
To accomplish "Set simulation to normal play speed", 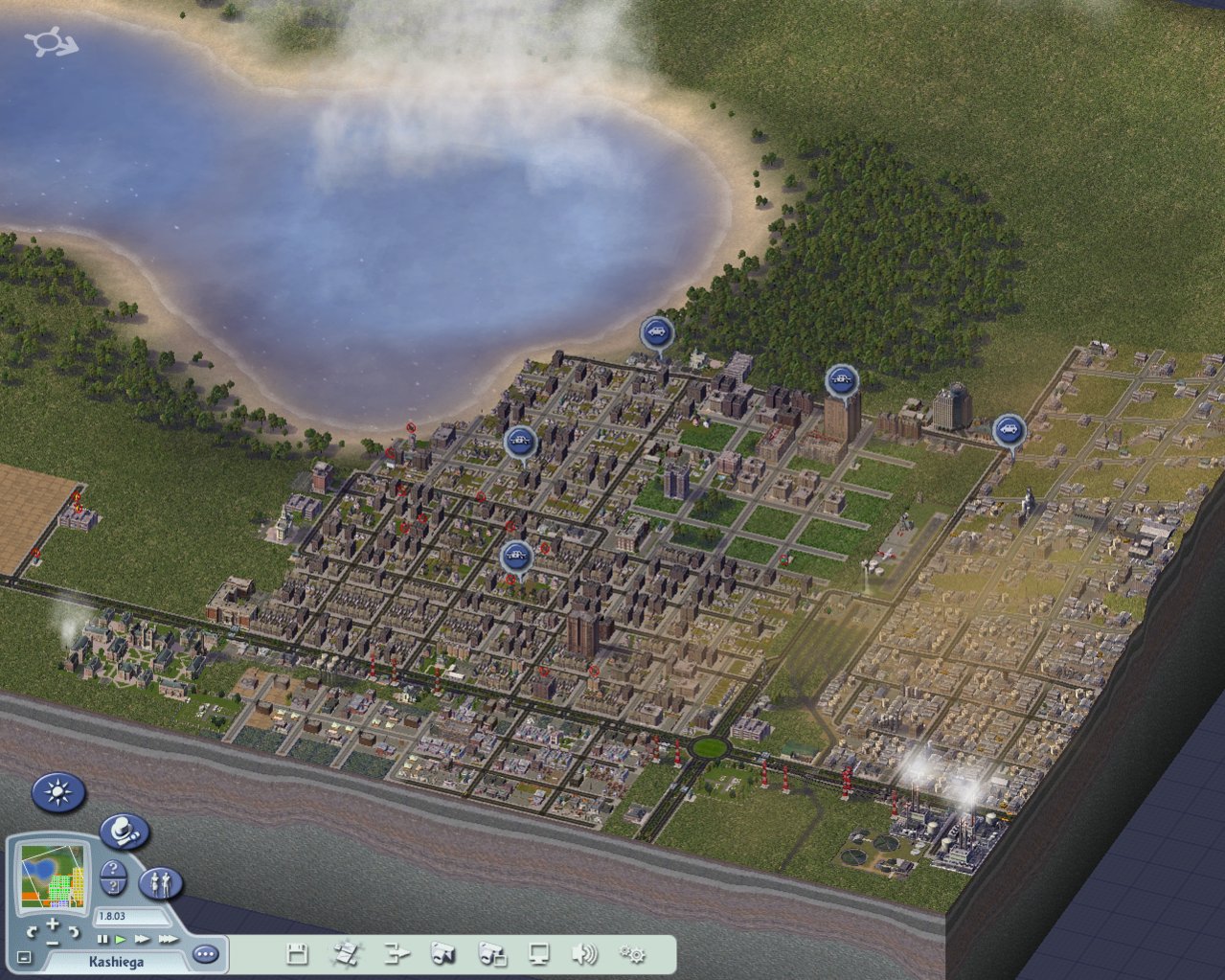I will tap(121, 940).
